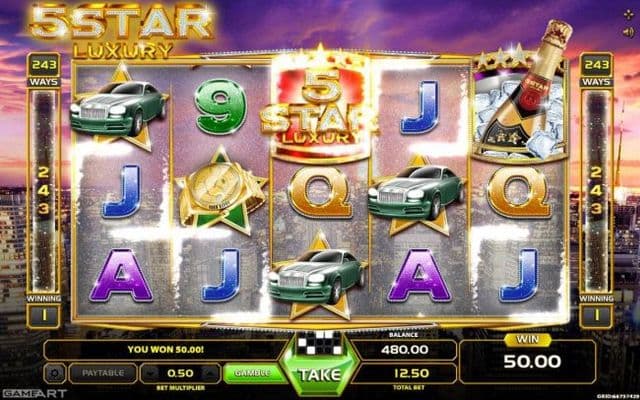640x400 pixels.
Task: Gamble the current win
Action: (252, 372)
